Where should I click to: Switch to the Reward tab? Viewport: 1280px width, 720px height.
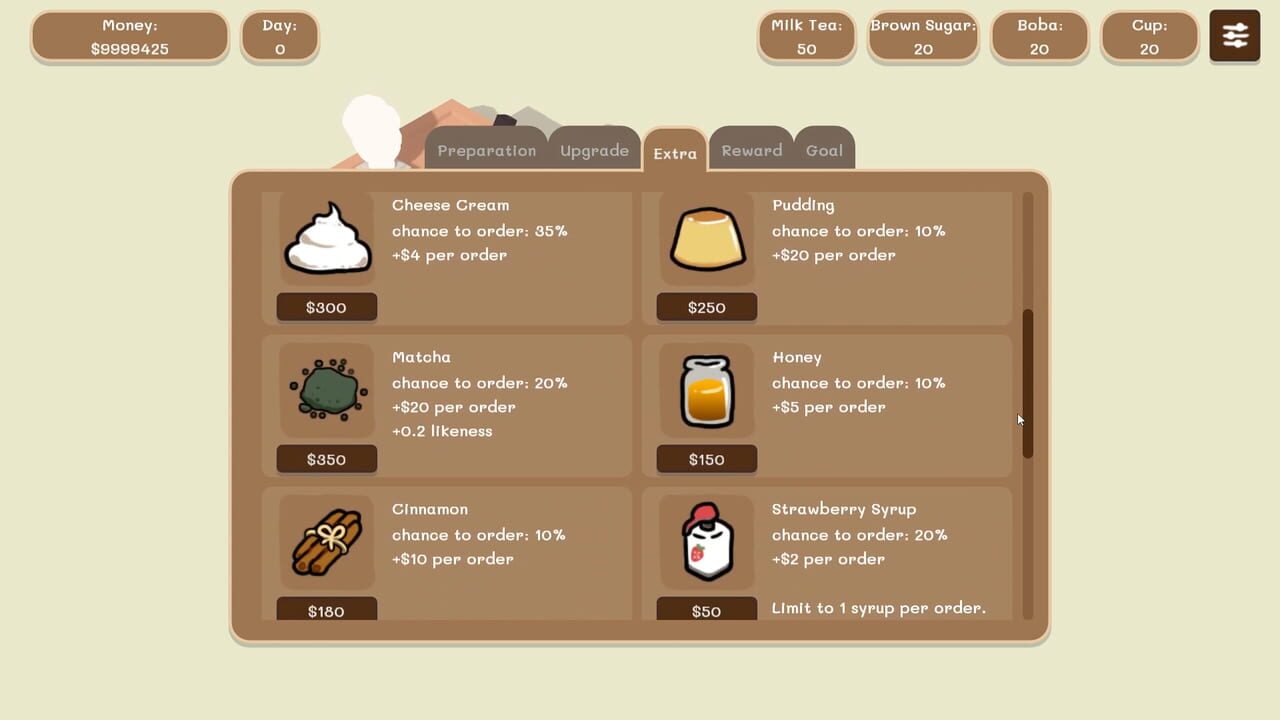point(752,150)
